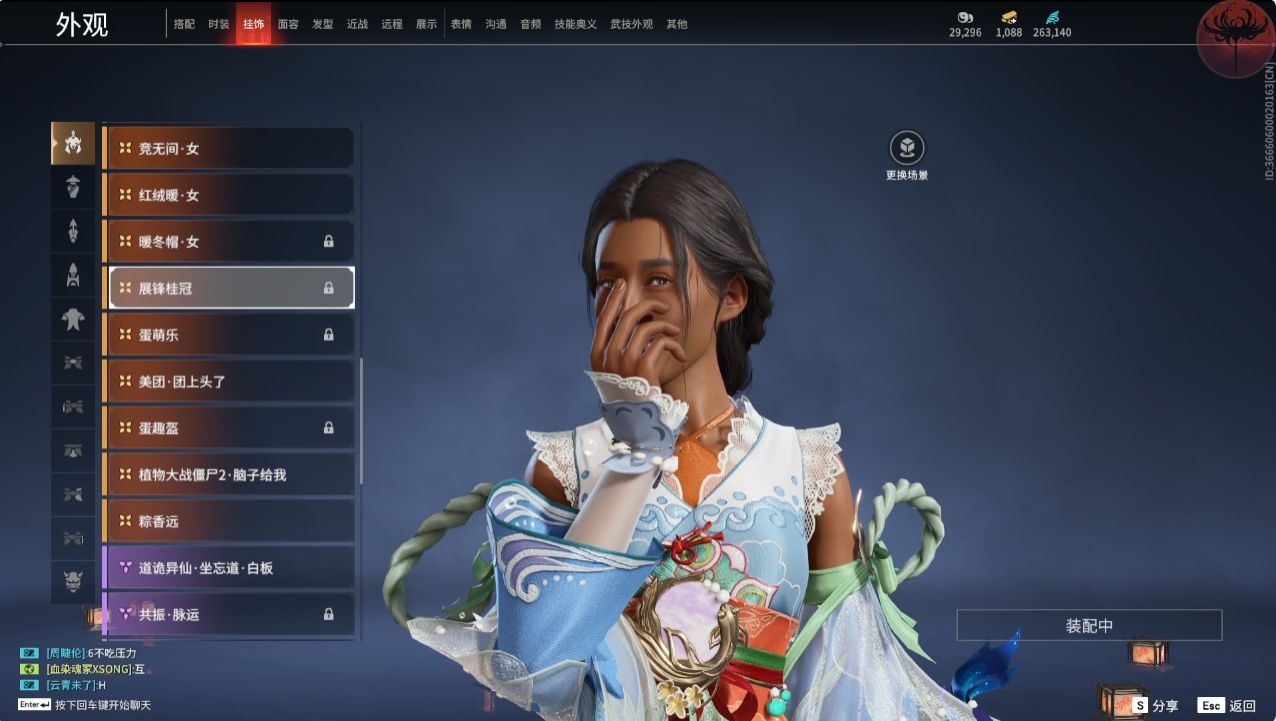1276x721 pixels.
Task: Select the purple 道诡异仙·坐忘道·白板 entry
Action: pos(229,568)
